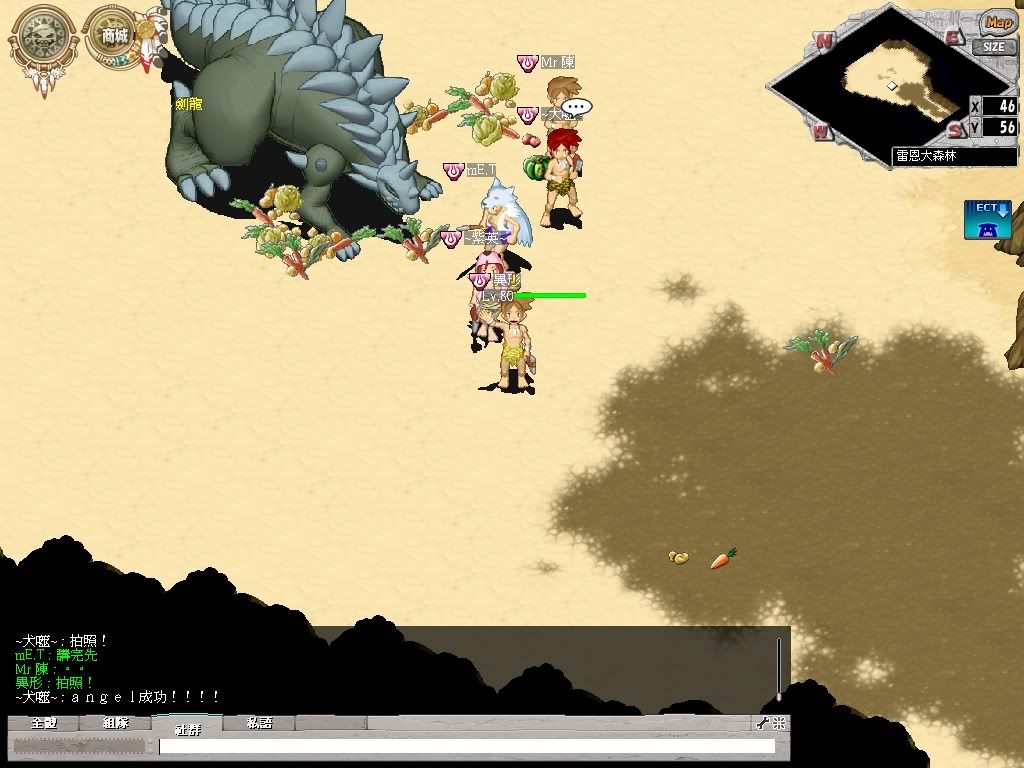Focus the chat text input field
This screenshot has height=768, width=1024.
pos(466,746)
